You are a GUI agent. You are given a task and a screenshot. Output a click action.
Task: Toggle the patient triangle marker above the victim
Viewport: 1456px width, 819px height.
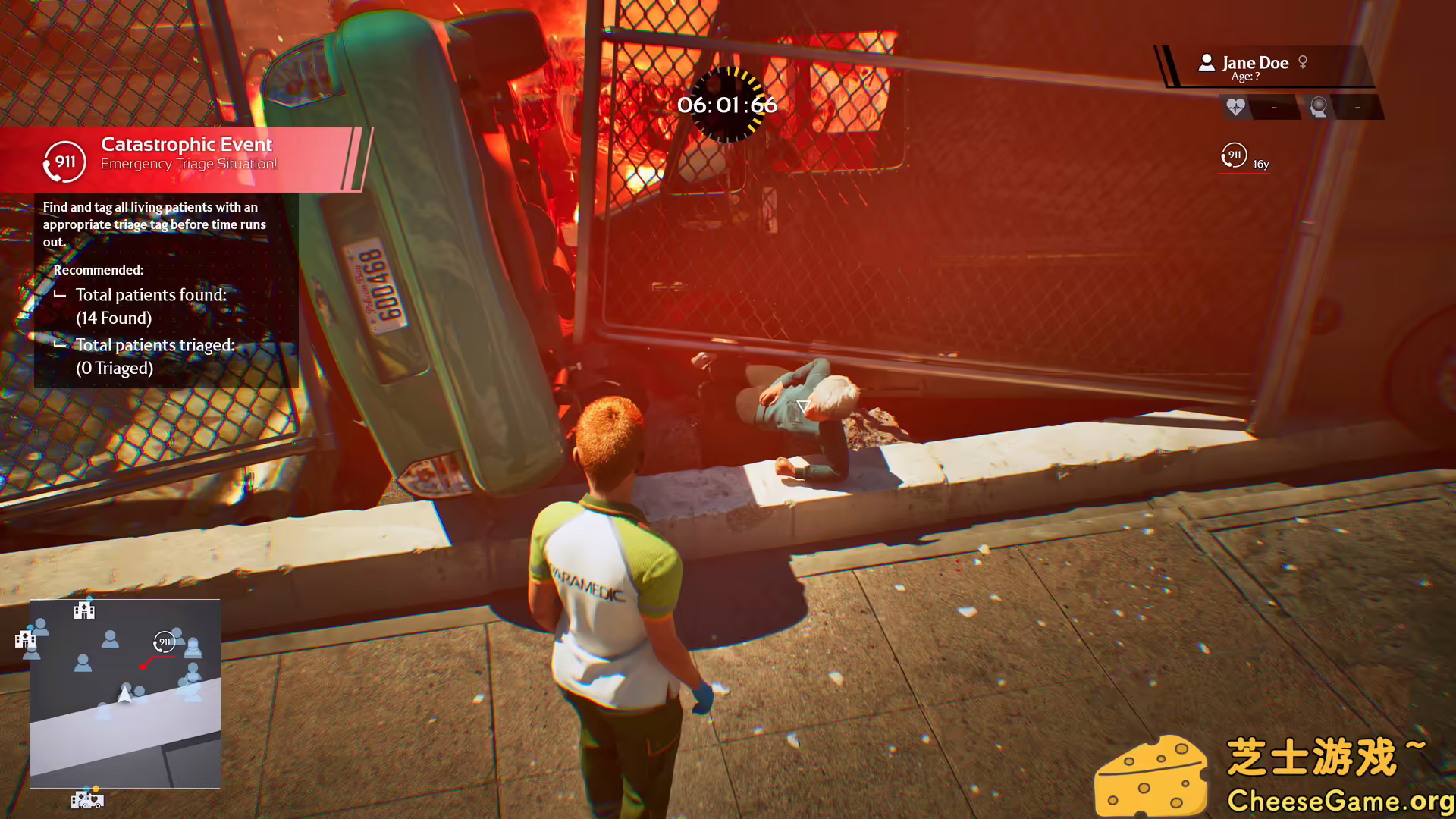802,405
